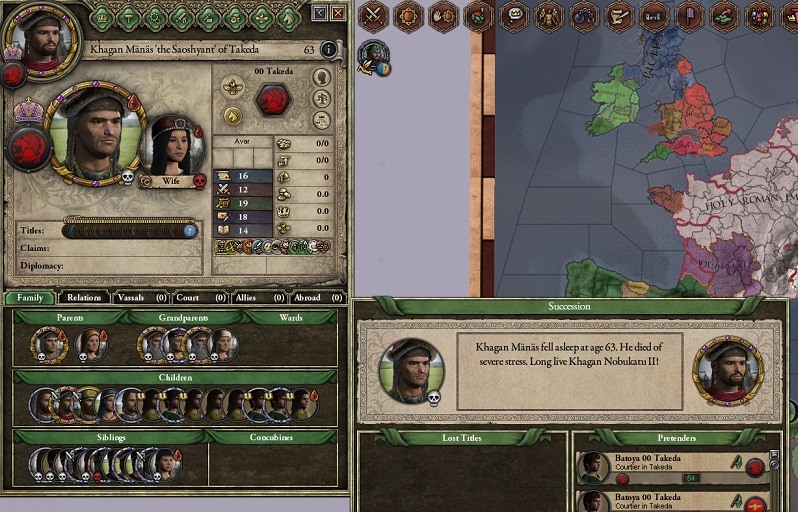
Task: Select successor Nobukatu II's portrait
Action: tap(727, 370)
